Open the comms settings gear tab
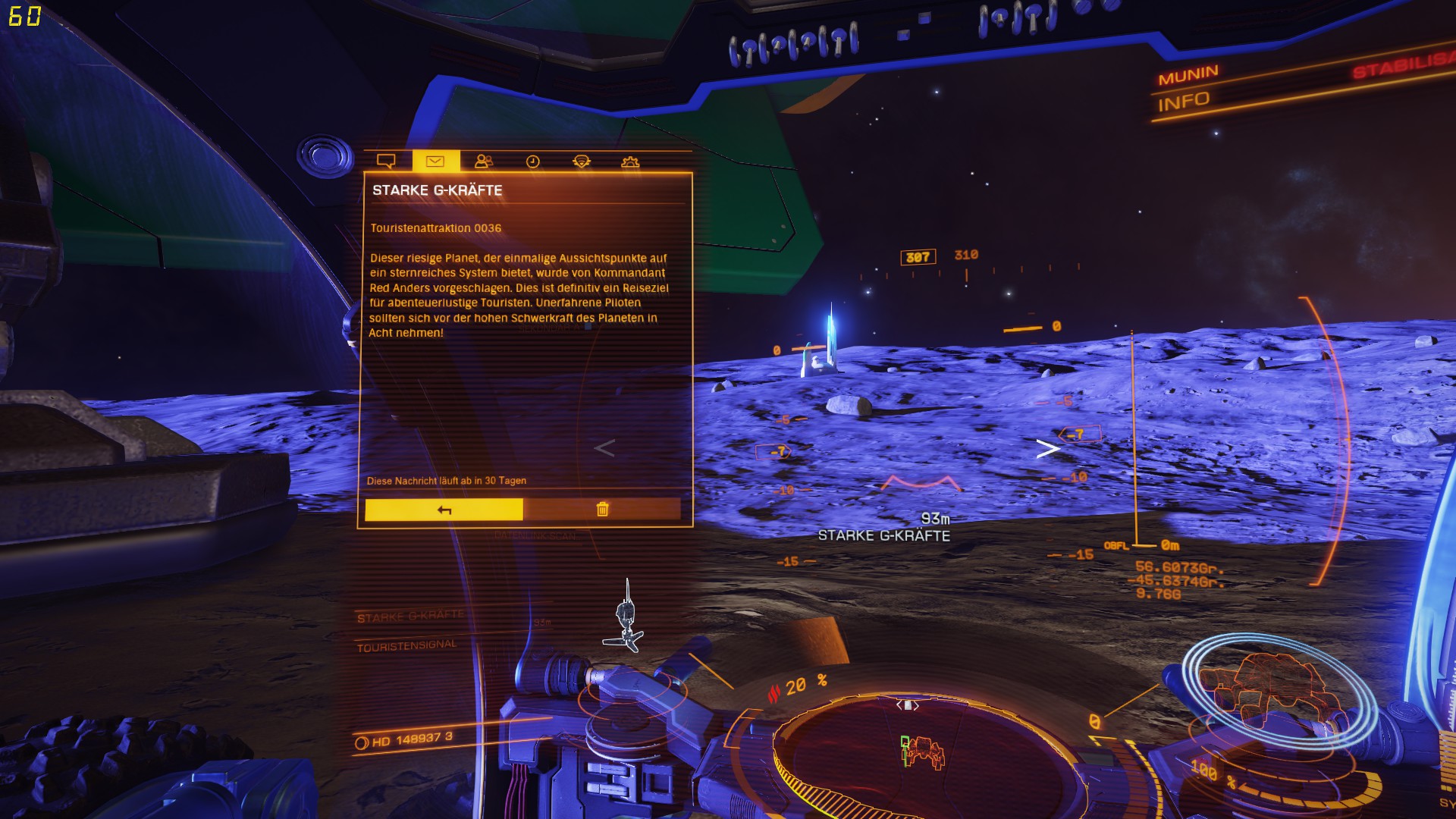This screenshot has height=819, width=1456. (630, 162)
